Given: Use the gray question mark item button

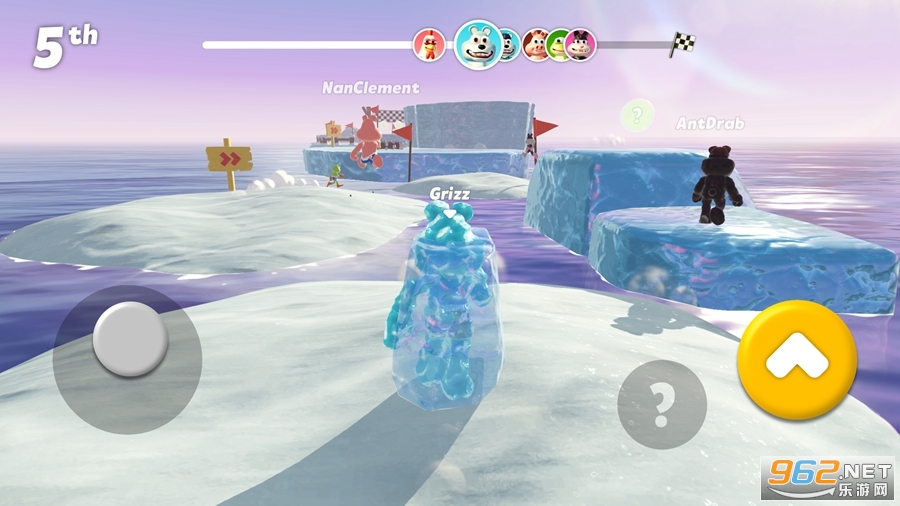Looking at the screenshot, I should [x=661, y=404].
